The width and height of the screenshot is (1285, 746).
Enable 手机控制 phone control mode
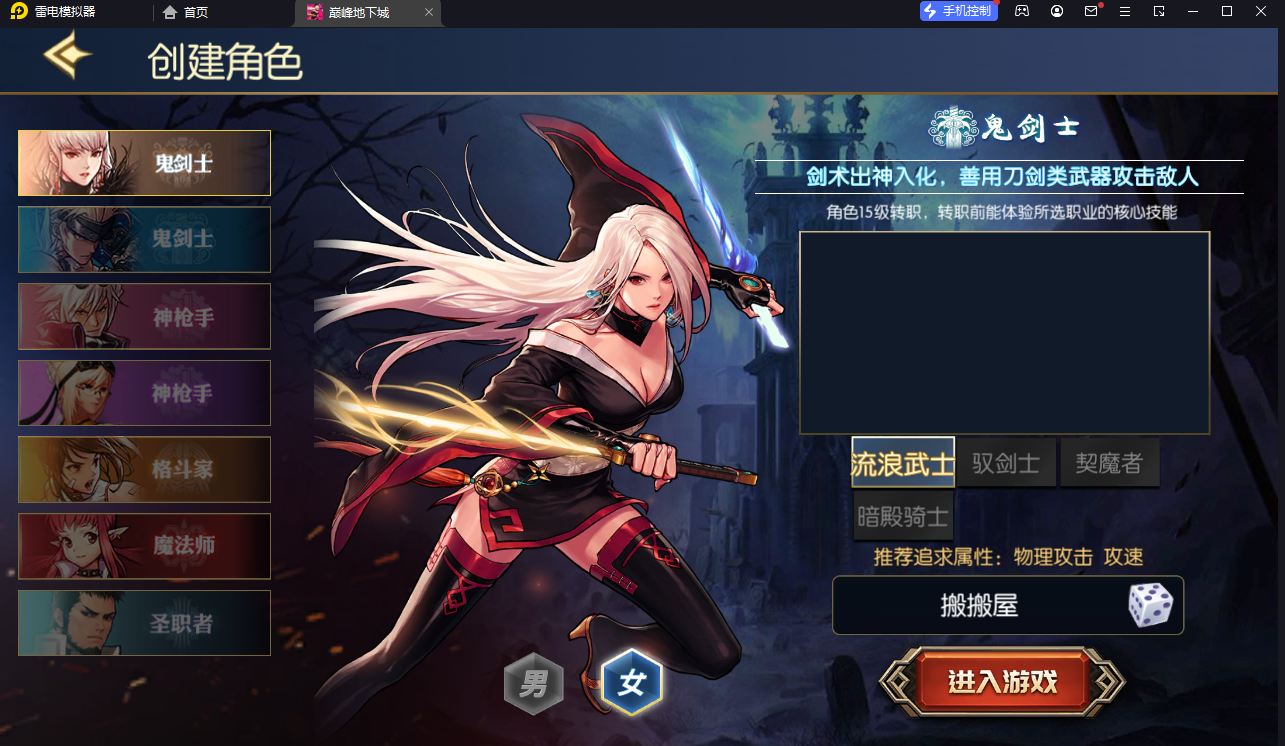[x=957, y=11]
